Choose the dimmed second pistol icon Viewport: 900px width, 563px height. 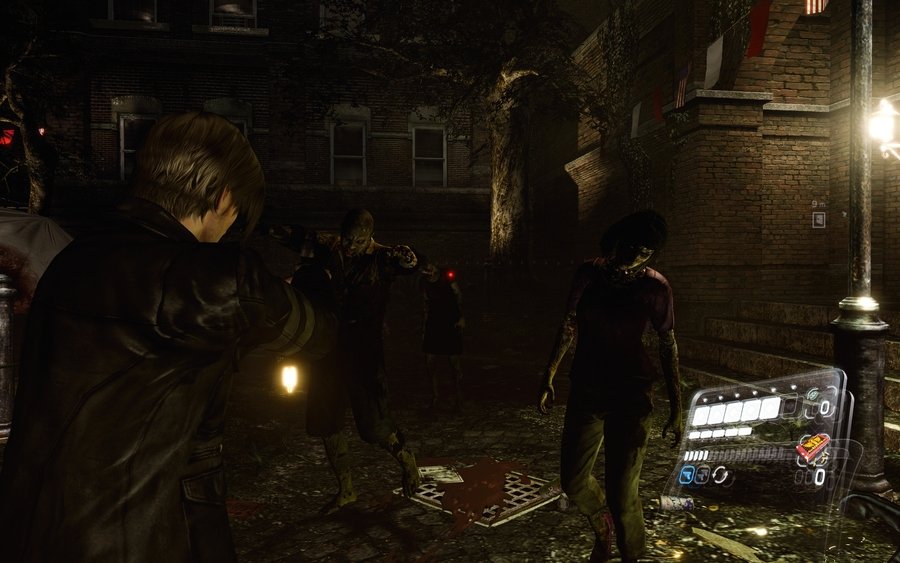(703, 476)
